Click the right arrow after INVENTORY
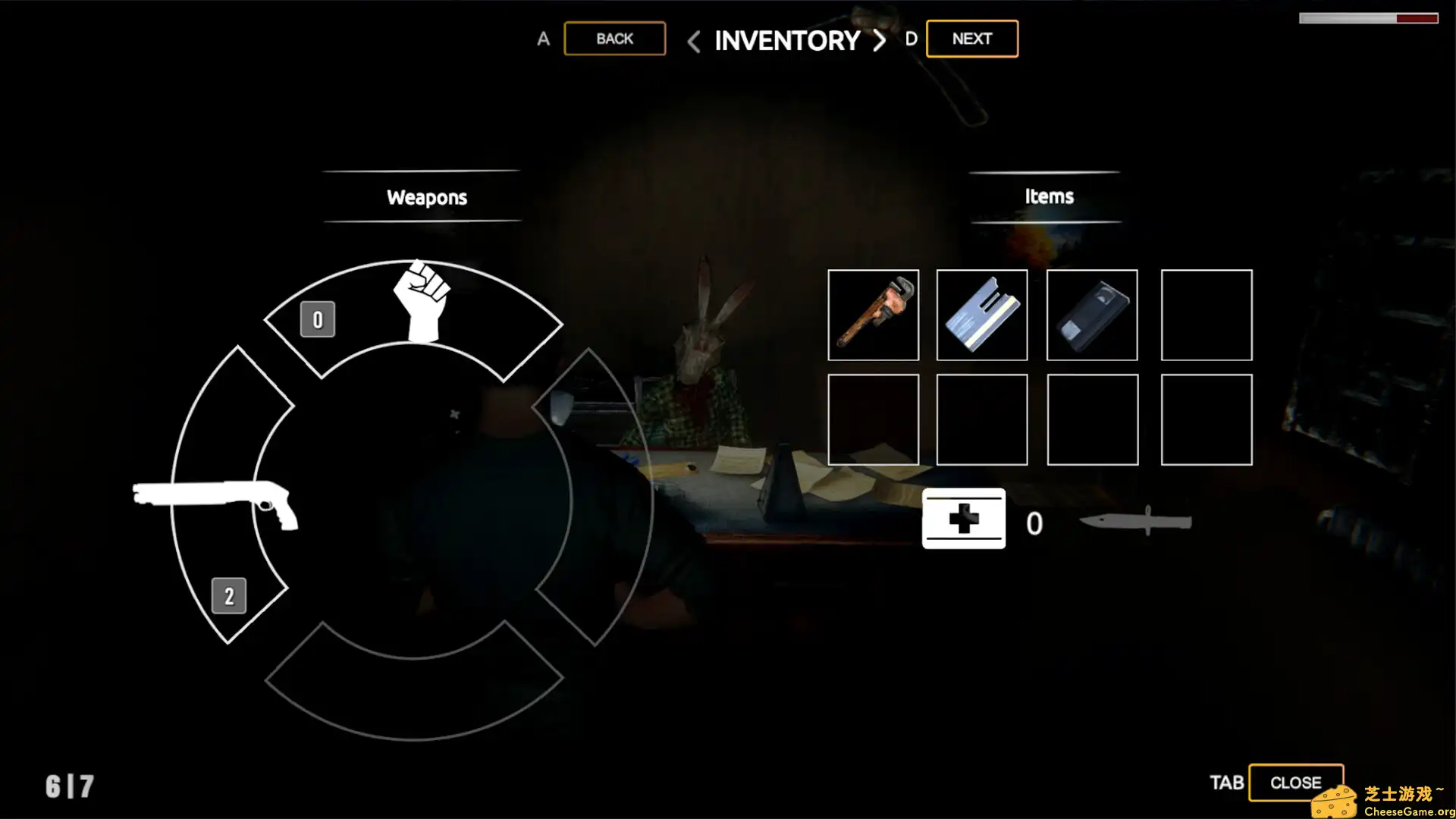 point(878,42)
